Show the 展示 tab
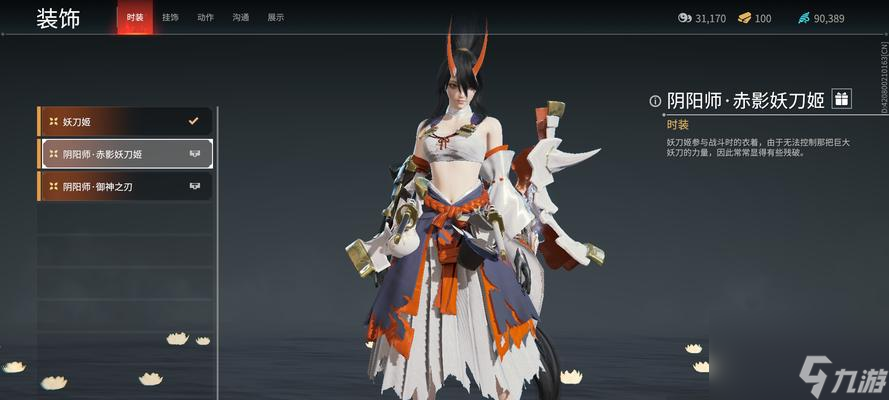889x400 pixels. (276, 18)
